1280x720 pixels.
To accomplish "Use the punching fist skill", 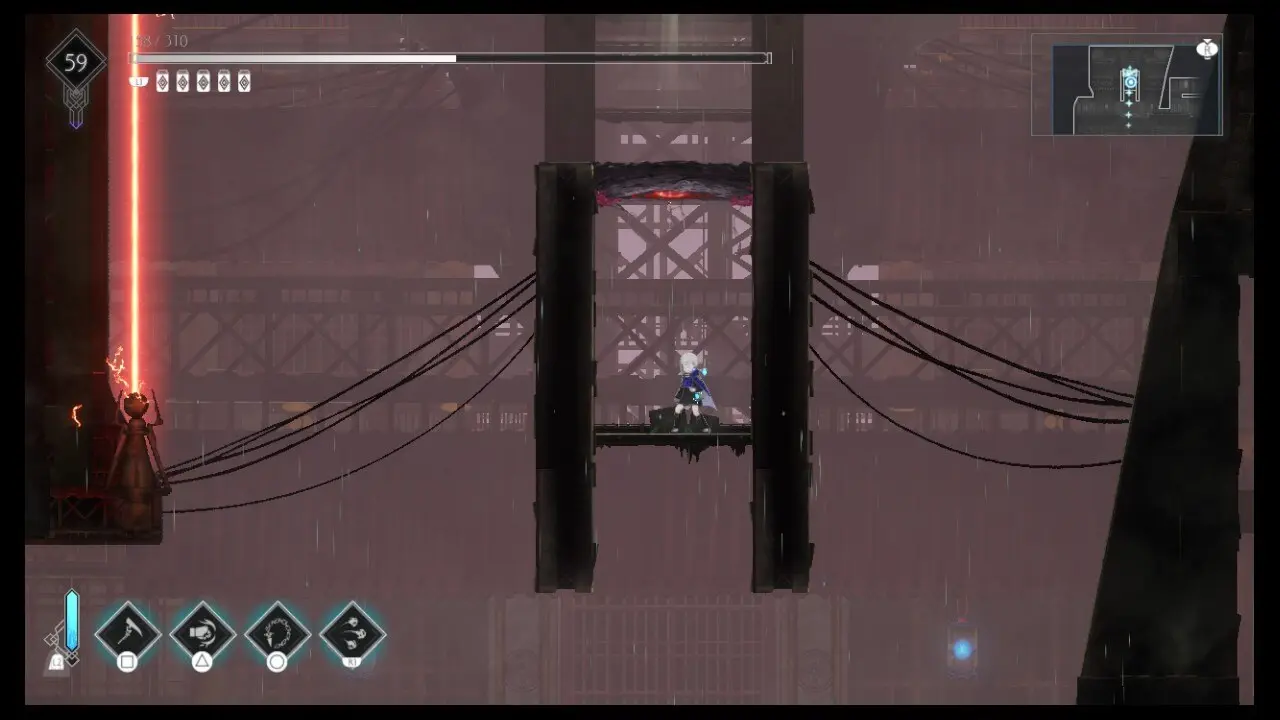I will click(202, 631).
